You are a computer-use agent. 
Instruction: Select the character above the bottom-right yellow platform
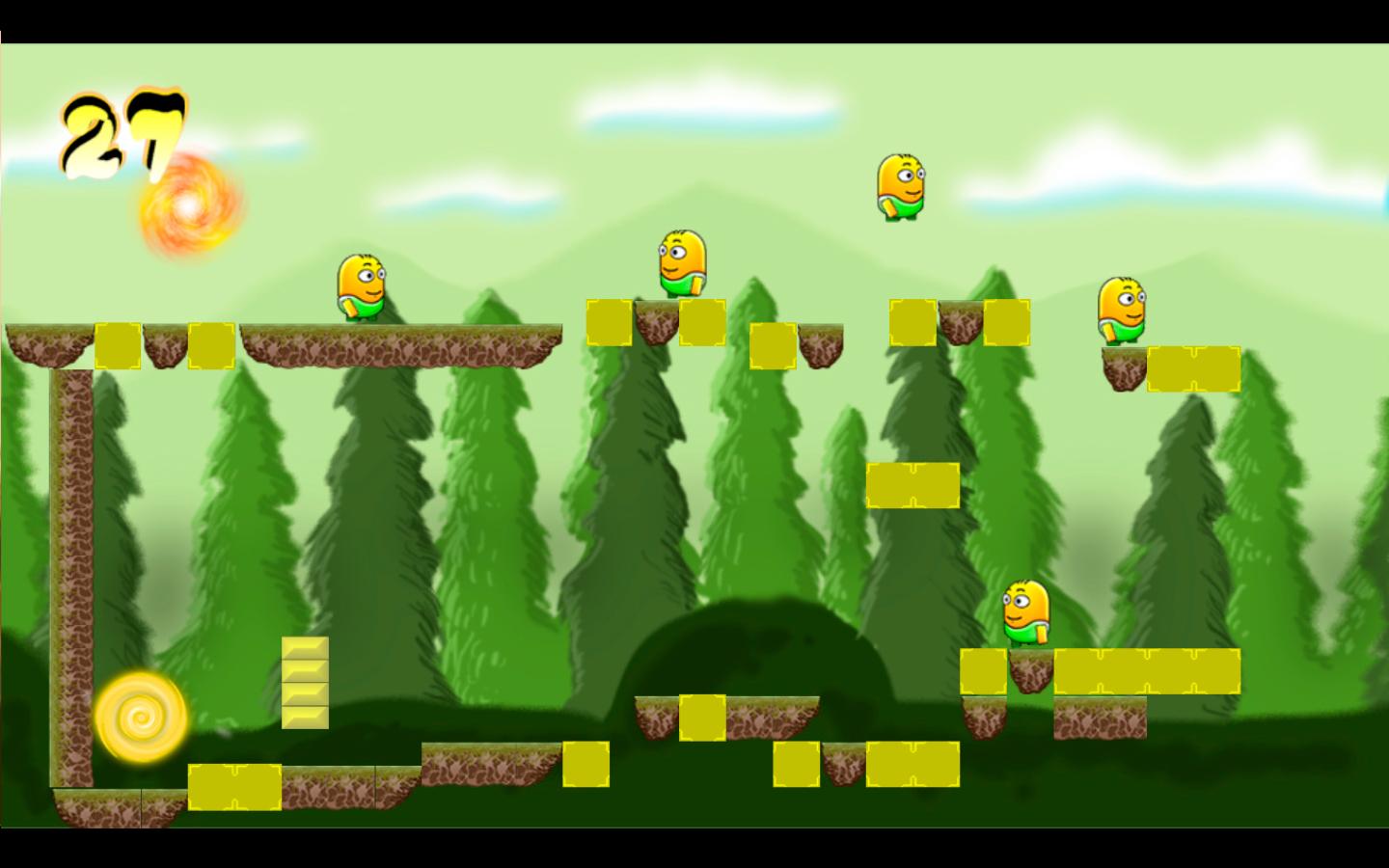tap(1024, 610)
